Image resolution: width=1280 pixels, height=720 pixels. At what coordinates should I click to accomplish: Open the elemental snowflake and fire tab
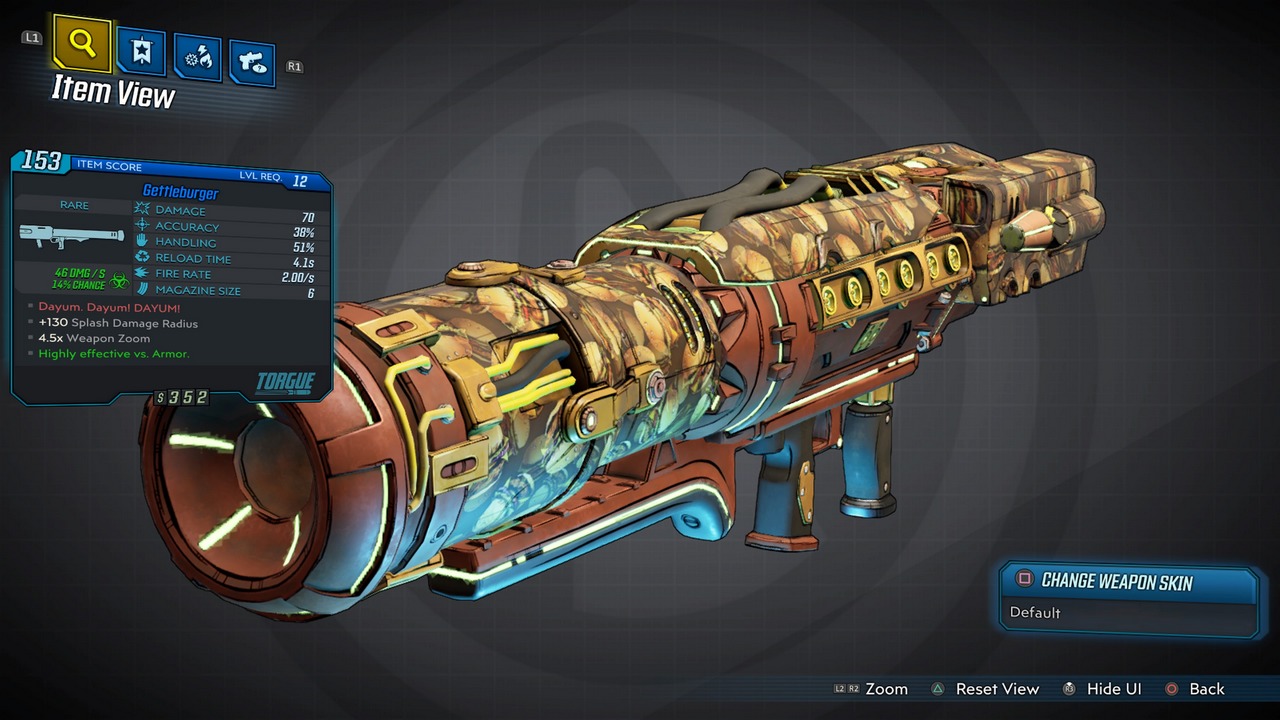pos(197,58)
